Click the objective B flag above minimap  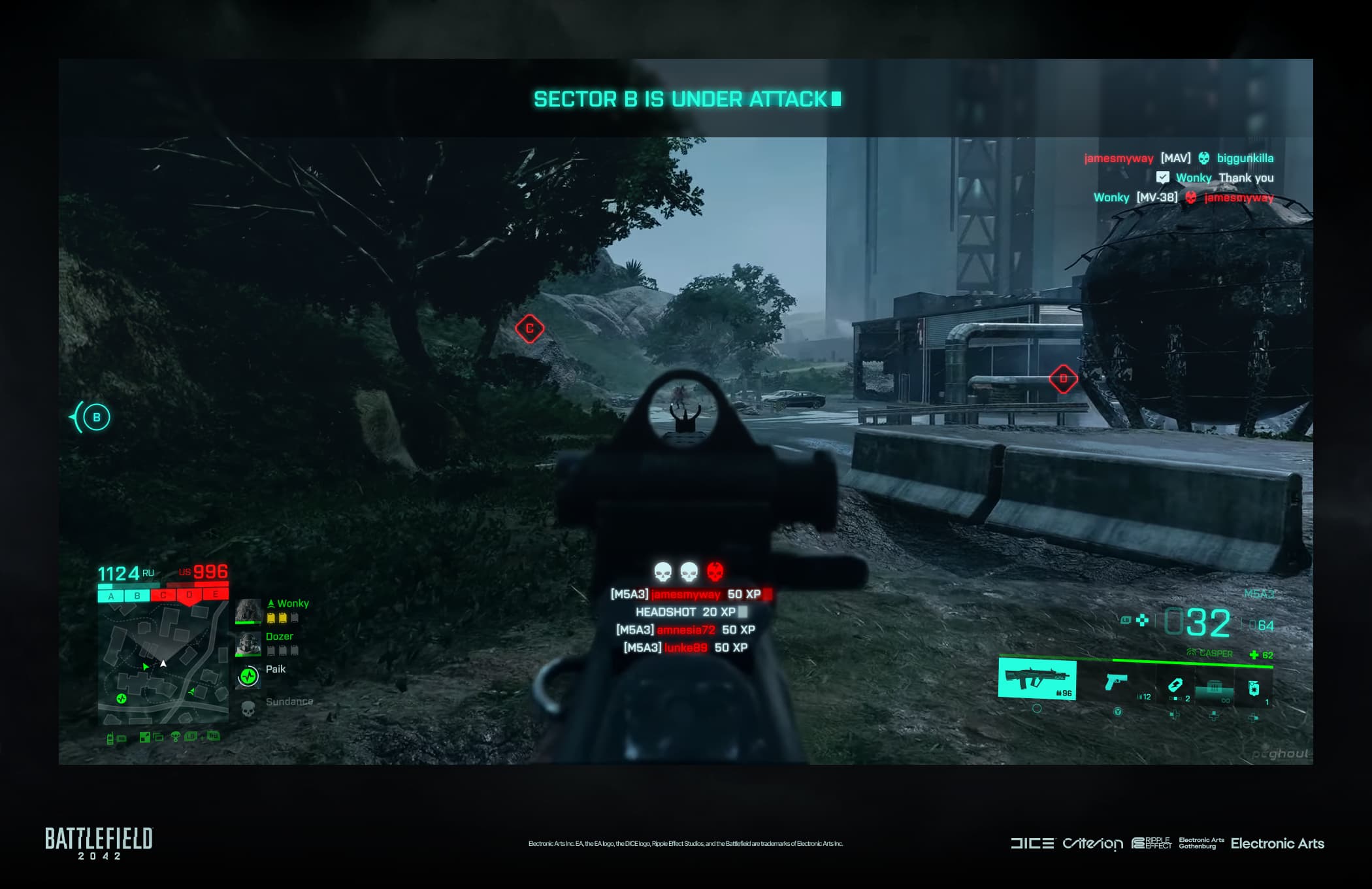point(137,595)
